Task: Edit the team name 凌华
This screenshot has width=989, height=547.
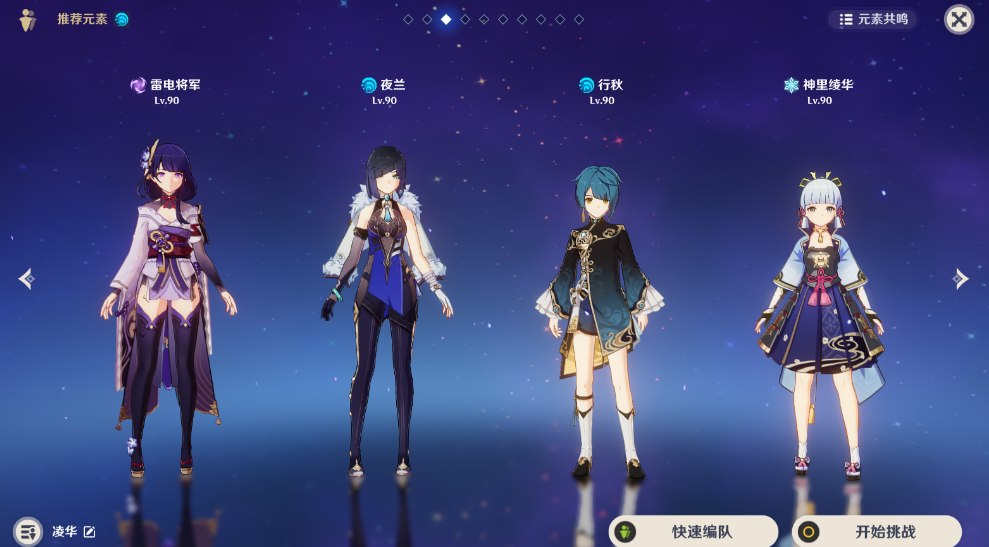Action: pos(90,531)
